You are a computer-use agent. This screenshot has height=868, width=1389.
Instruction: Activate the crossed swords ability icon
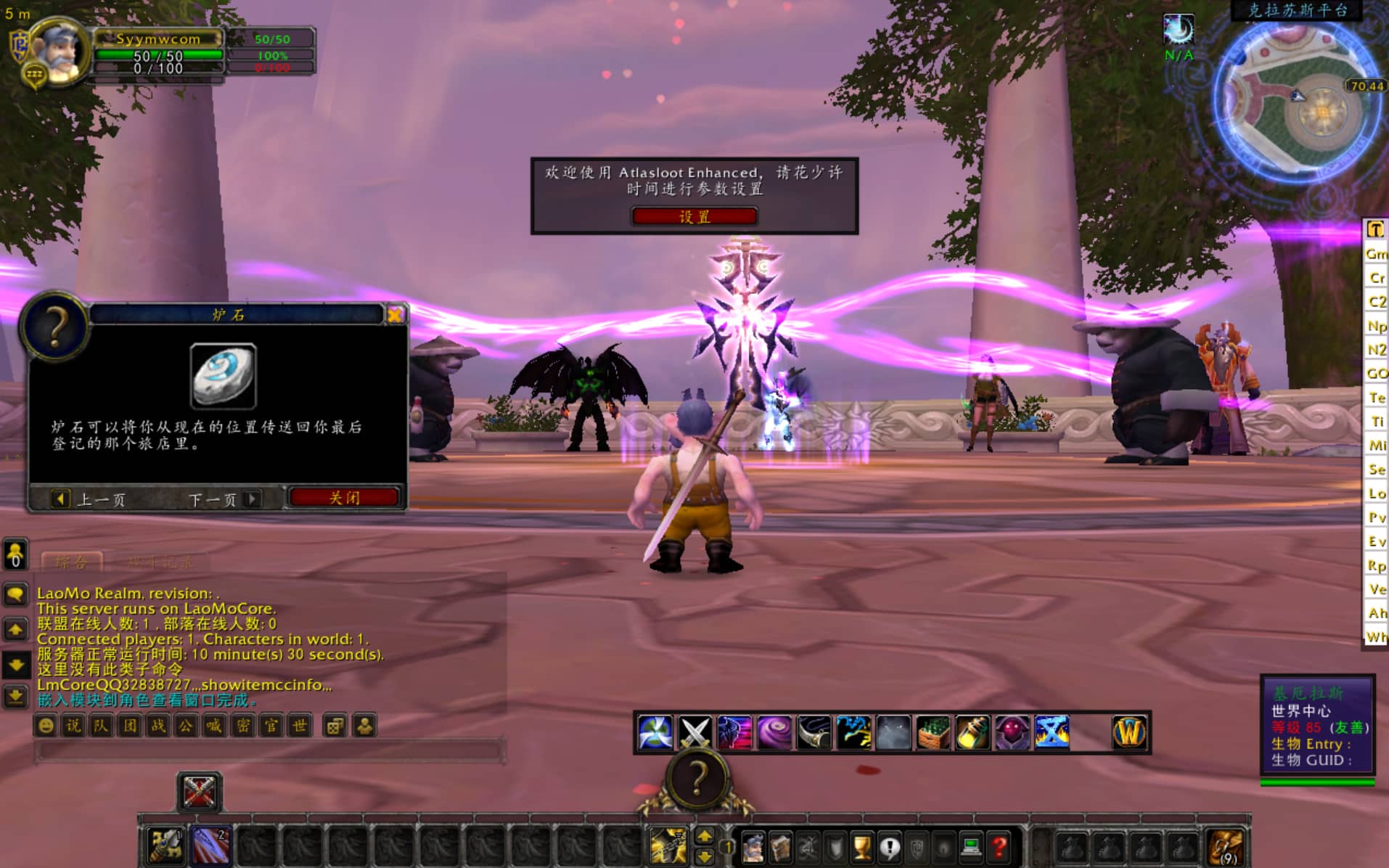[694, 732]
